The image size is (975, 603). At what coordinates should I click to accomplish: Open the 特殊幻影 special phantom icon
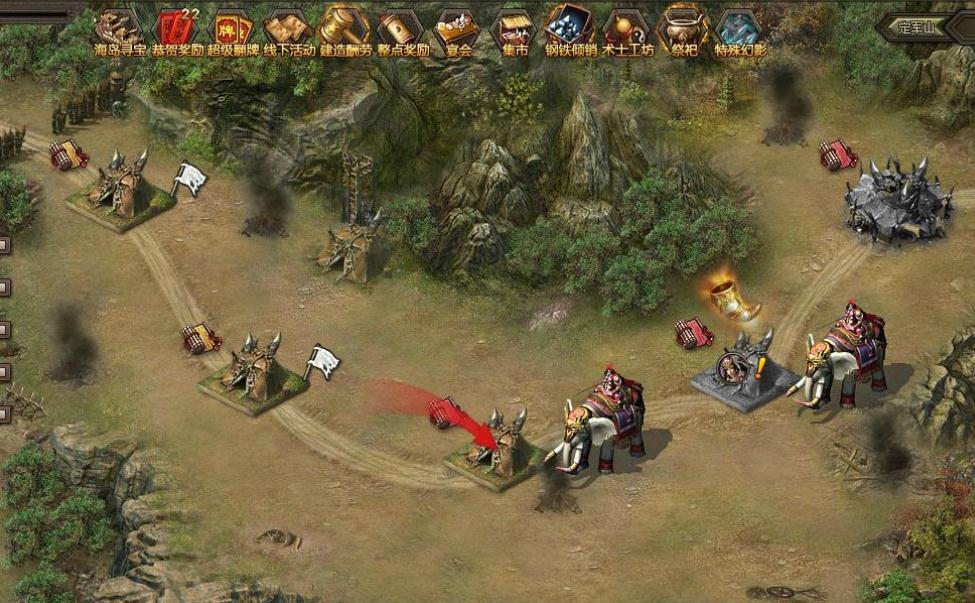click(x=740, y=30)
